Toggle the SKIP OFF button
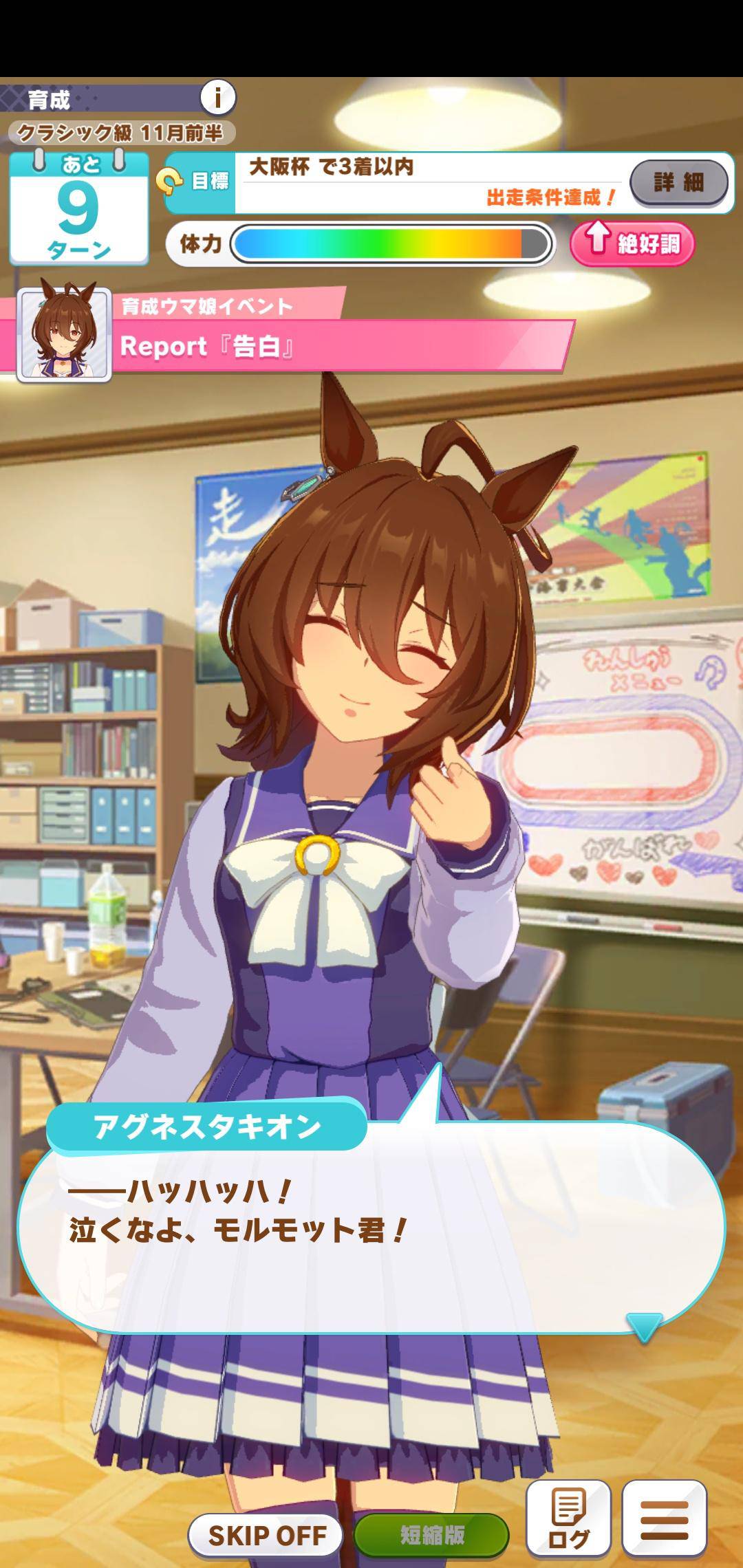The height and width of the screenshot is (1568, 743). (x=266, y=1534)
